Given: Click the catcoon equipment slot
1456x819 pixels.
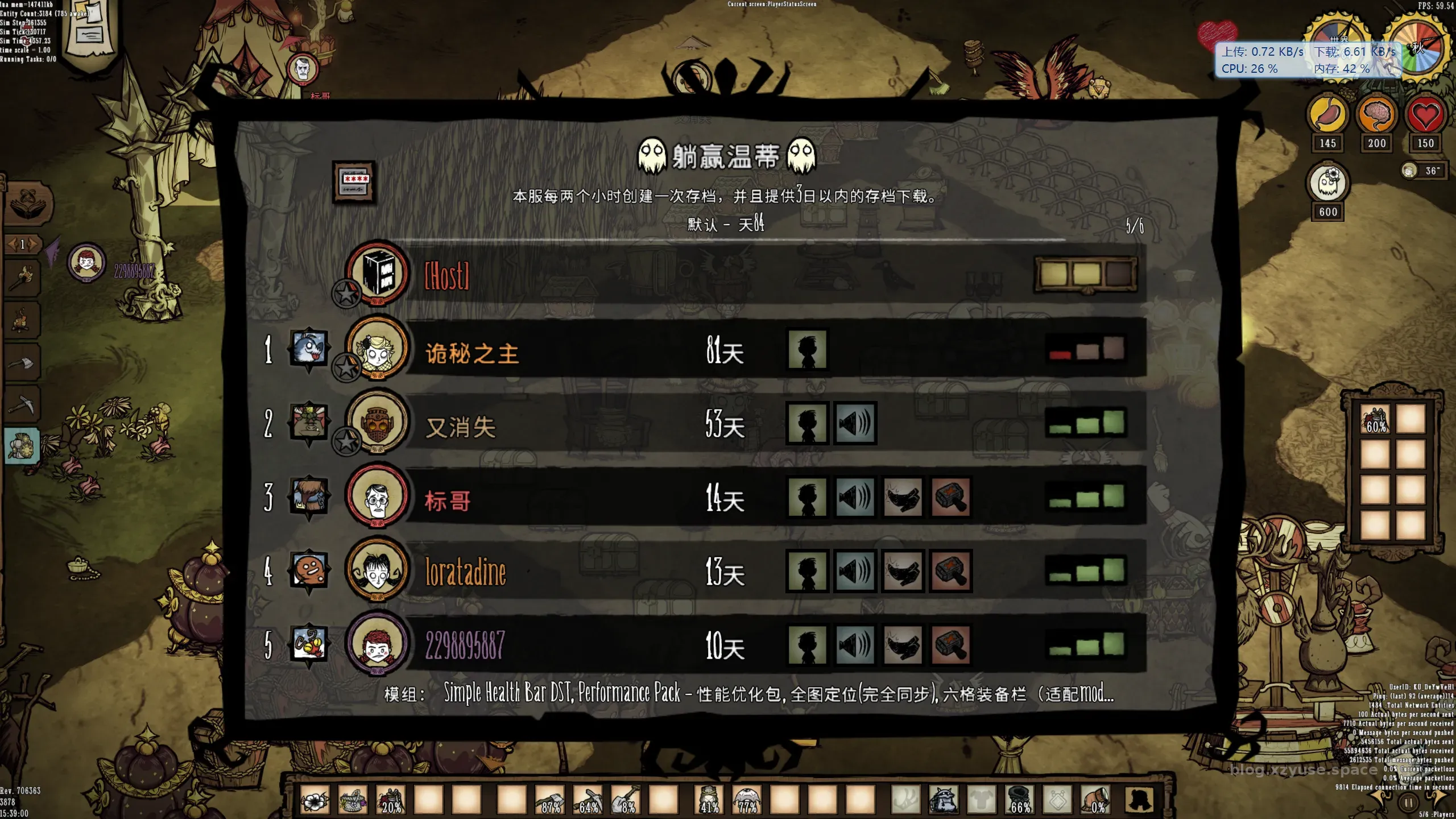Looking at the screenshot, I should coord(944,800).
